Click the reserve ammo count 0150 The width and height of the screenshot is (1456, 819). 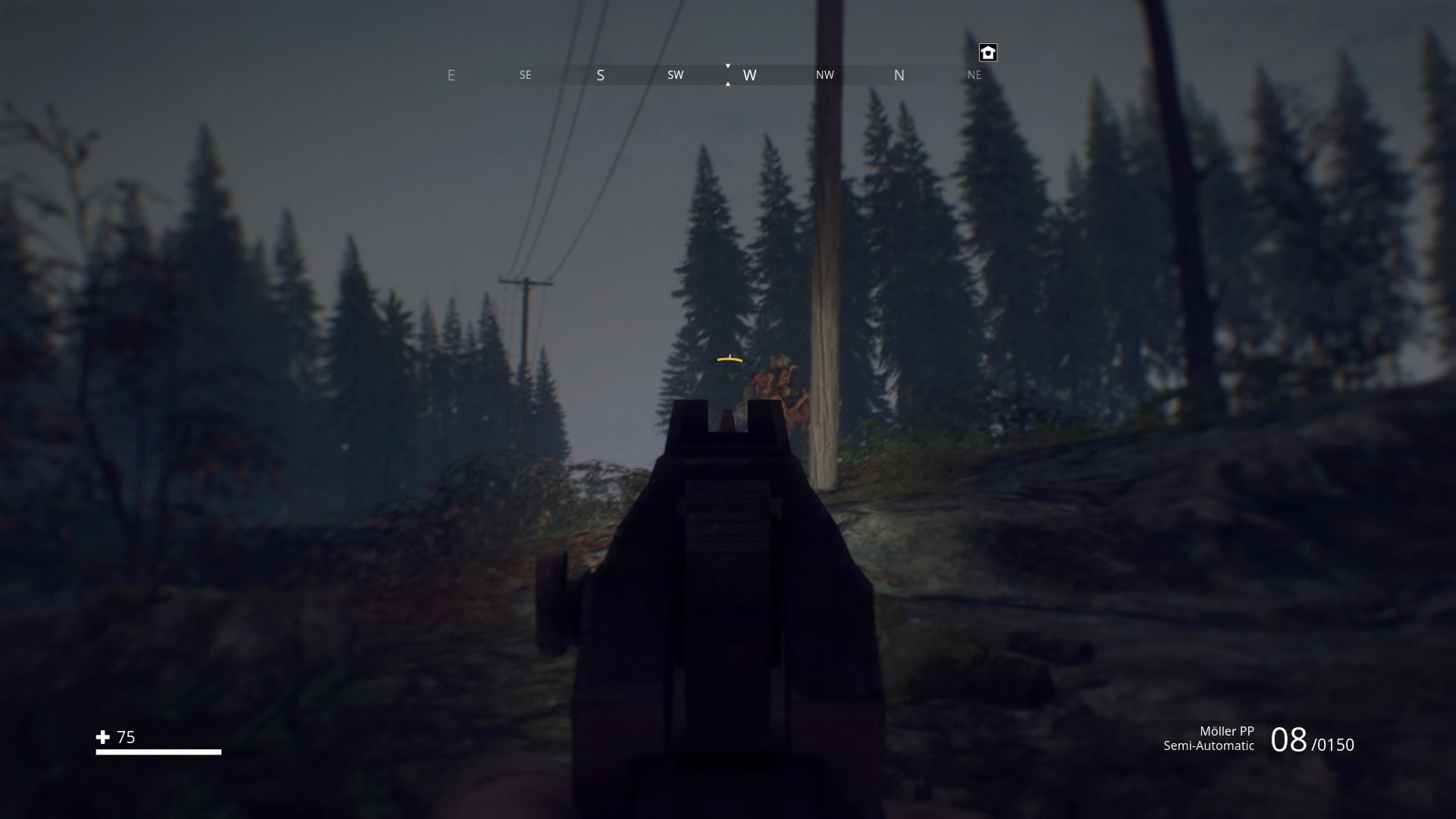point(1333,744)
